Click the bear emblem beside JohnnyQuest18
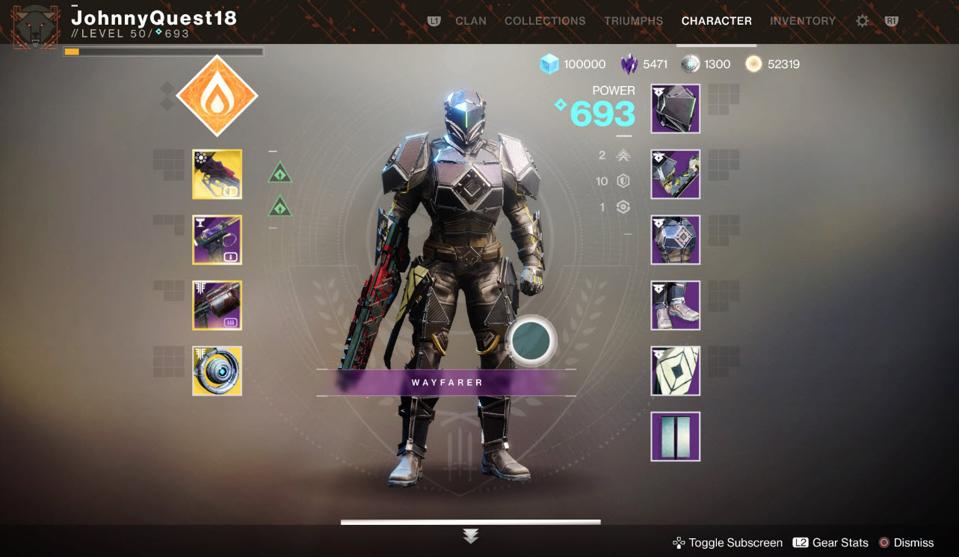The height and width of the screenshot is (557, 959). [x=33, y=24]
